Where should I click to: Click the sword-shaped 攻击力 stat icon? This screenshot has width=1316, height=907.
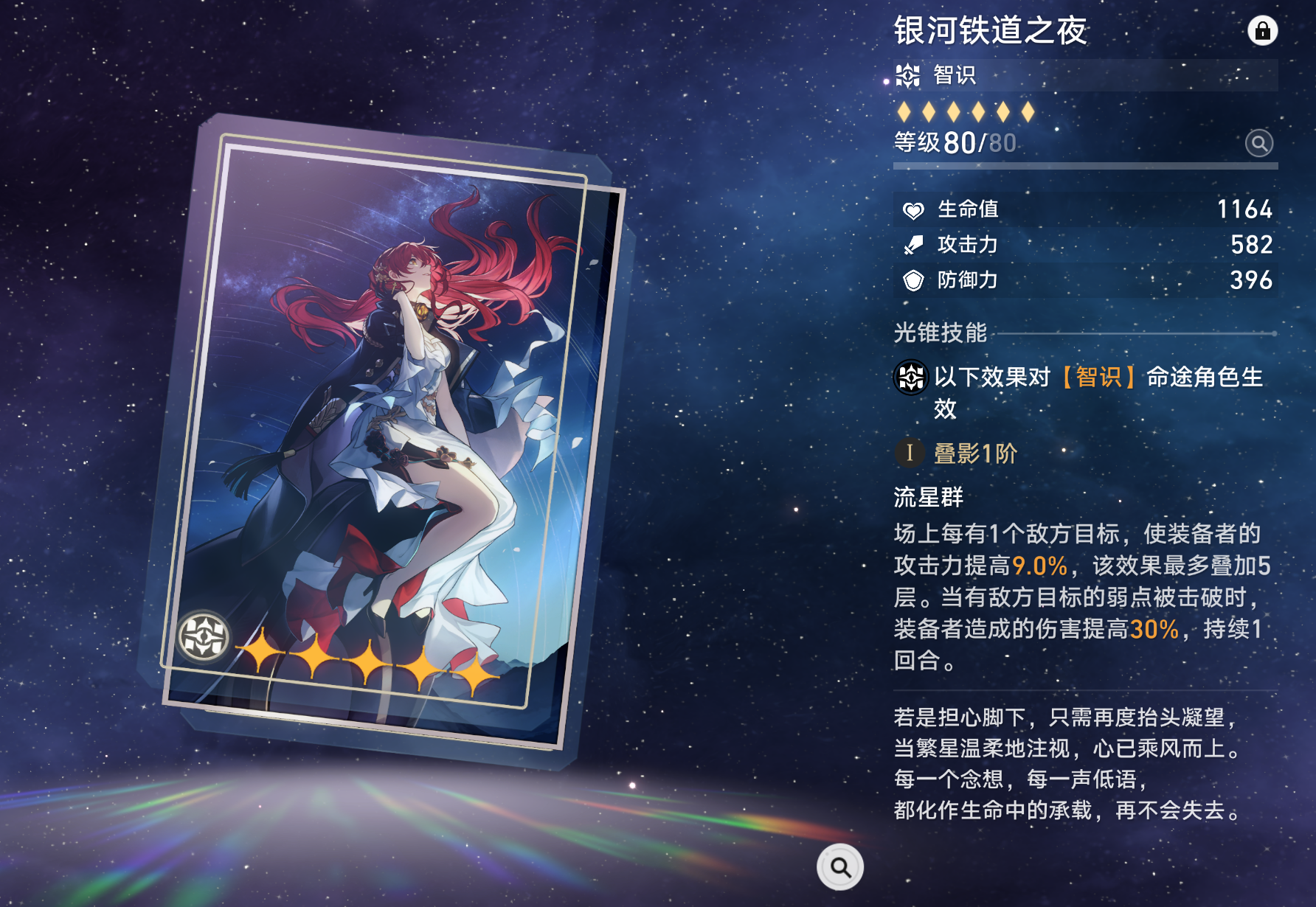pos(912,245)
